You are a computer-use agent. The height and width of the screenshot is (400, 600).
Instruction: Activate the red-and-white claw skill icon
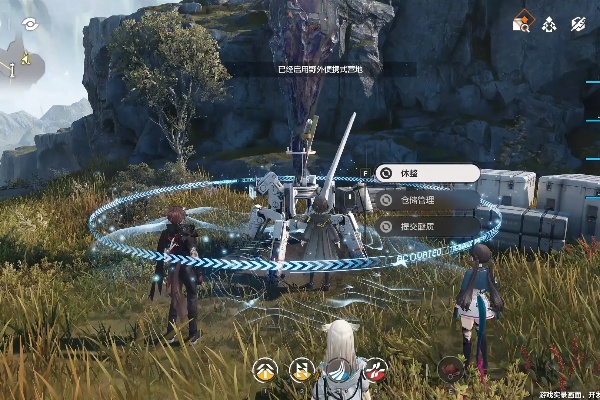pyautogui.click(x=375, y=371)
